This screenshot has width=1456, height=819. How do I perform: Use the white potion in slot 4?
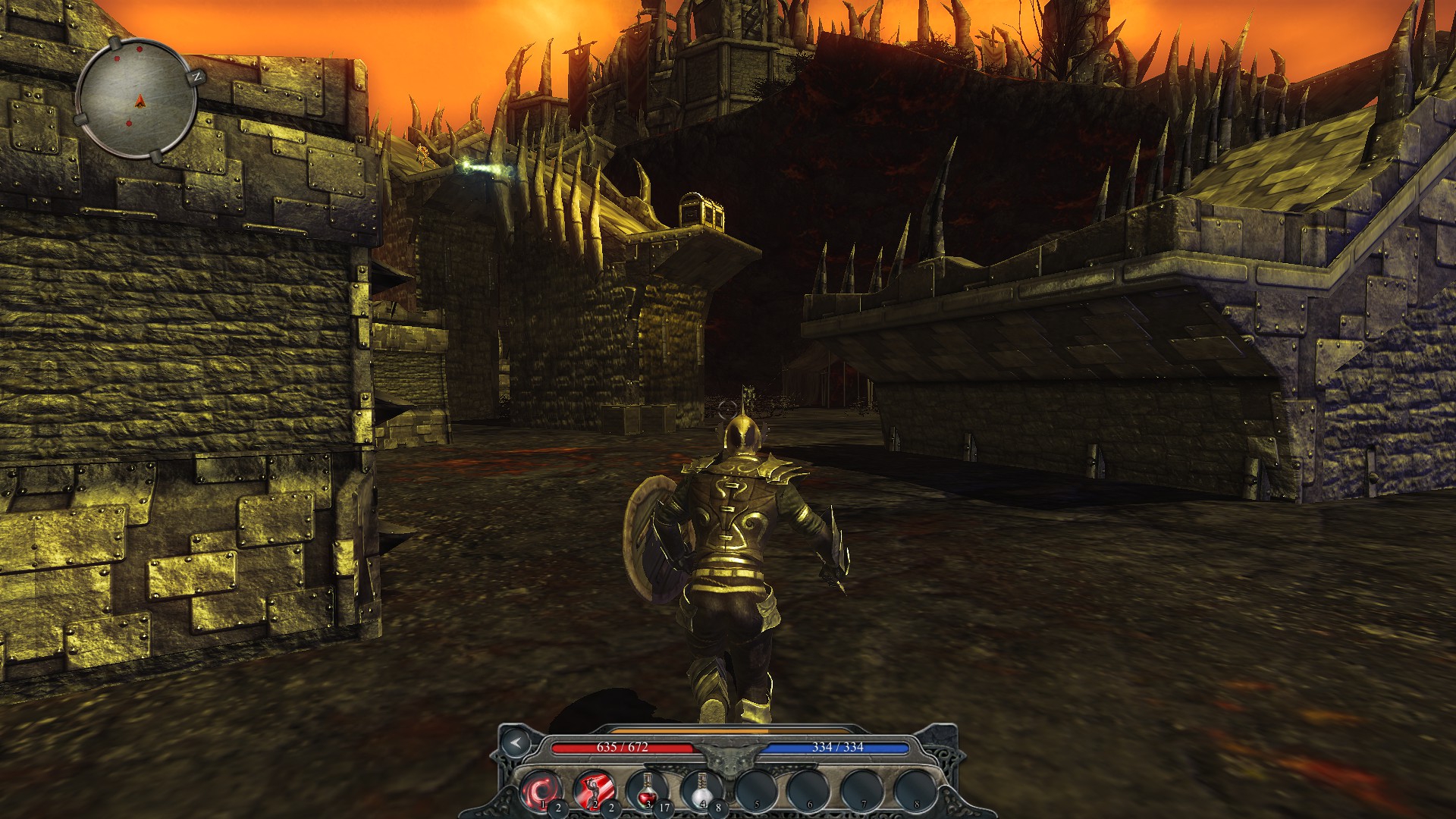point(701,791)
